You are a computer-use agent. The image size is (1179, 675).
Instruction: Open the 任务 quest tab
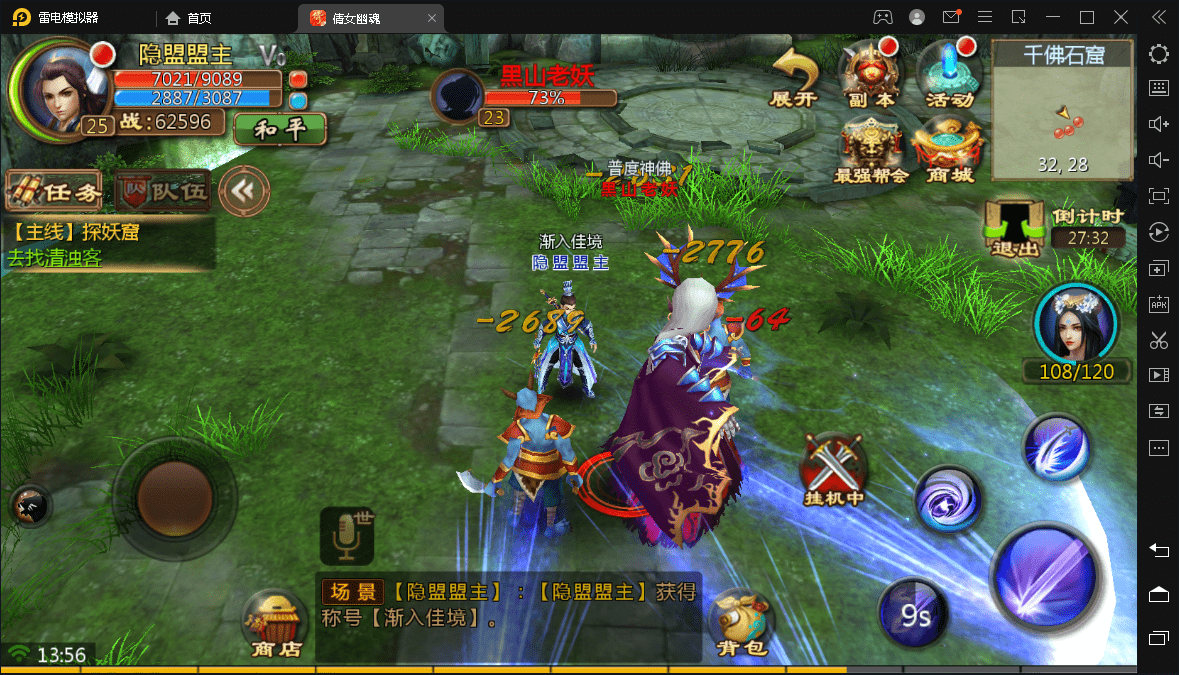coord(55,190)
